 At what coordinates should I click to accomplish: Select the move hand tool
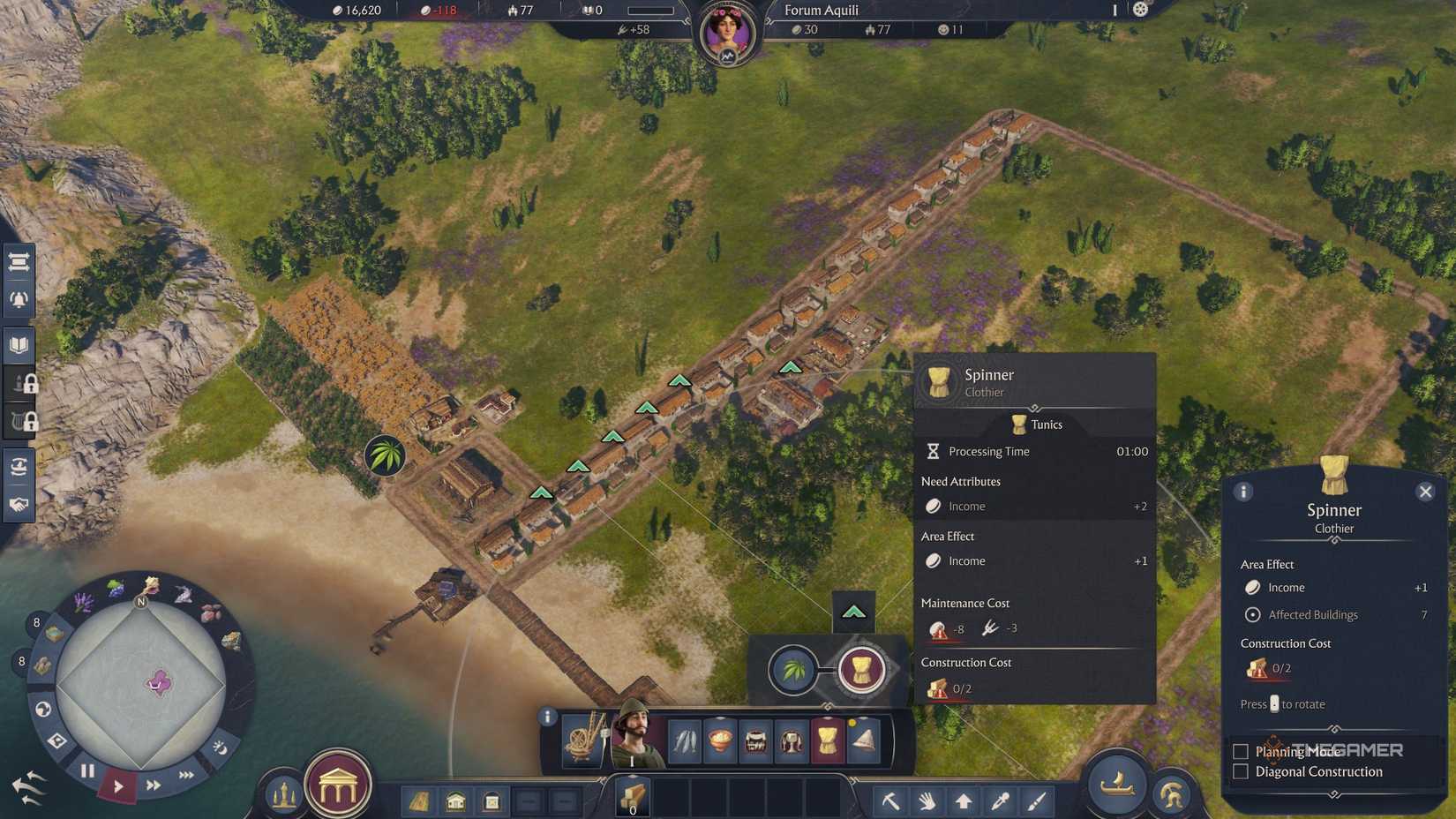(927, 802)
